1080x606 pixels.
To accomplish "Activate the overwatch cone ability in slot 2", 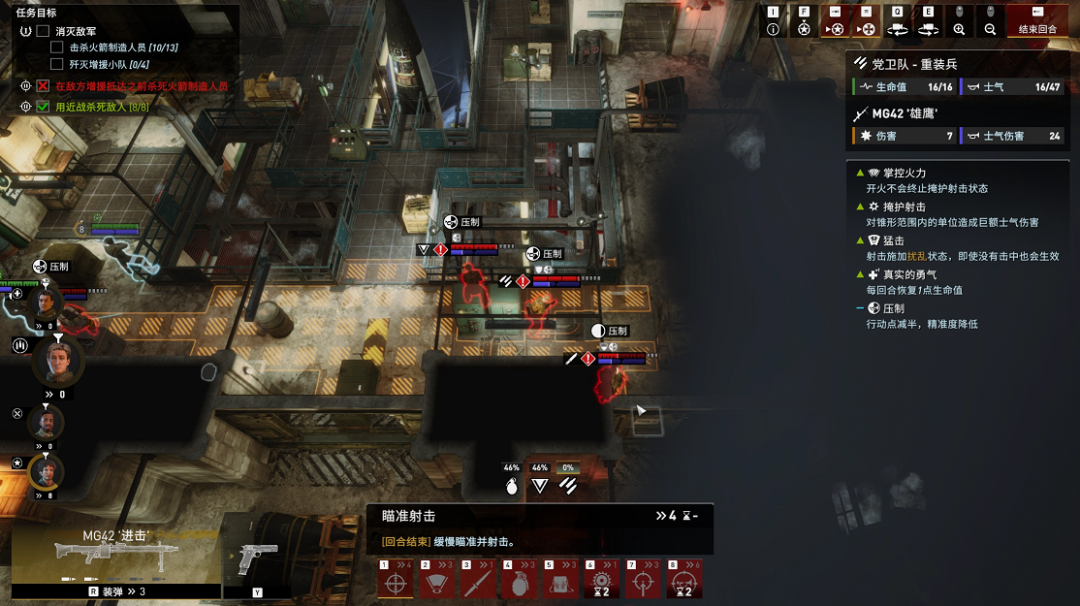I will click(436, 582).
